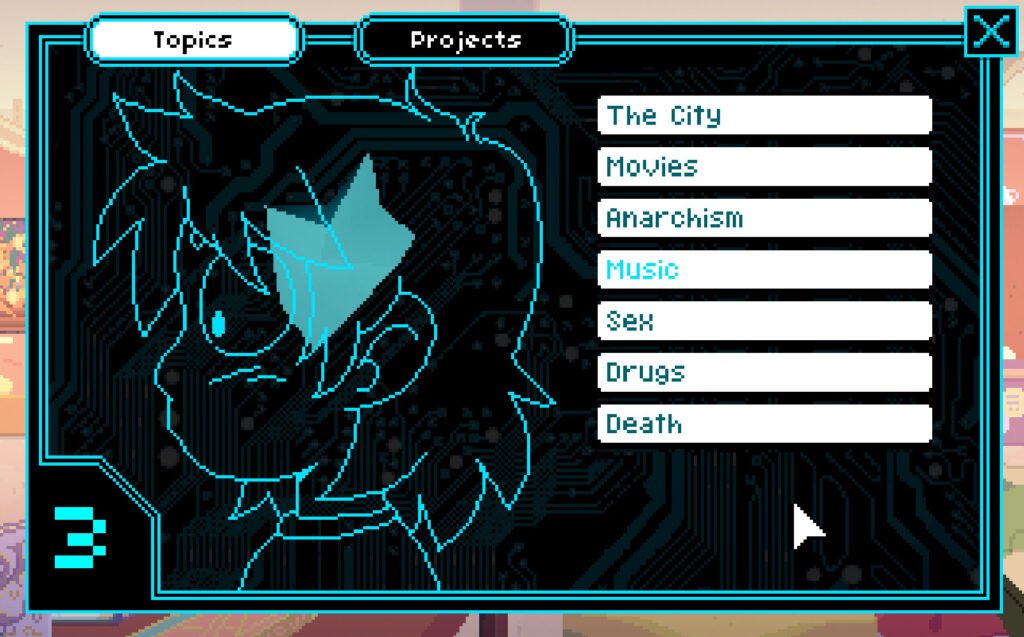Select the Sex topic
This screenshot has height=637, width=1024.
[764, 321]
